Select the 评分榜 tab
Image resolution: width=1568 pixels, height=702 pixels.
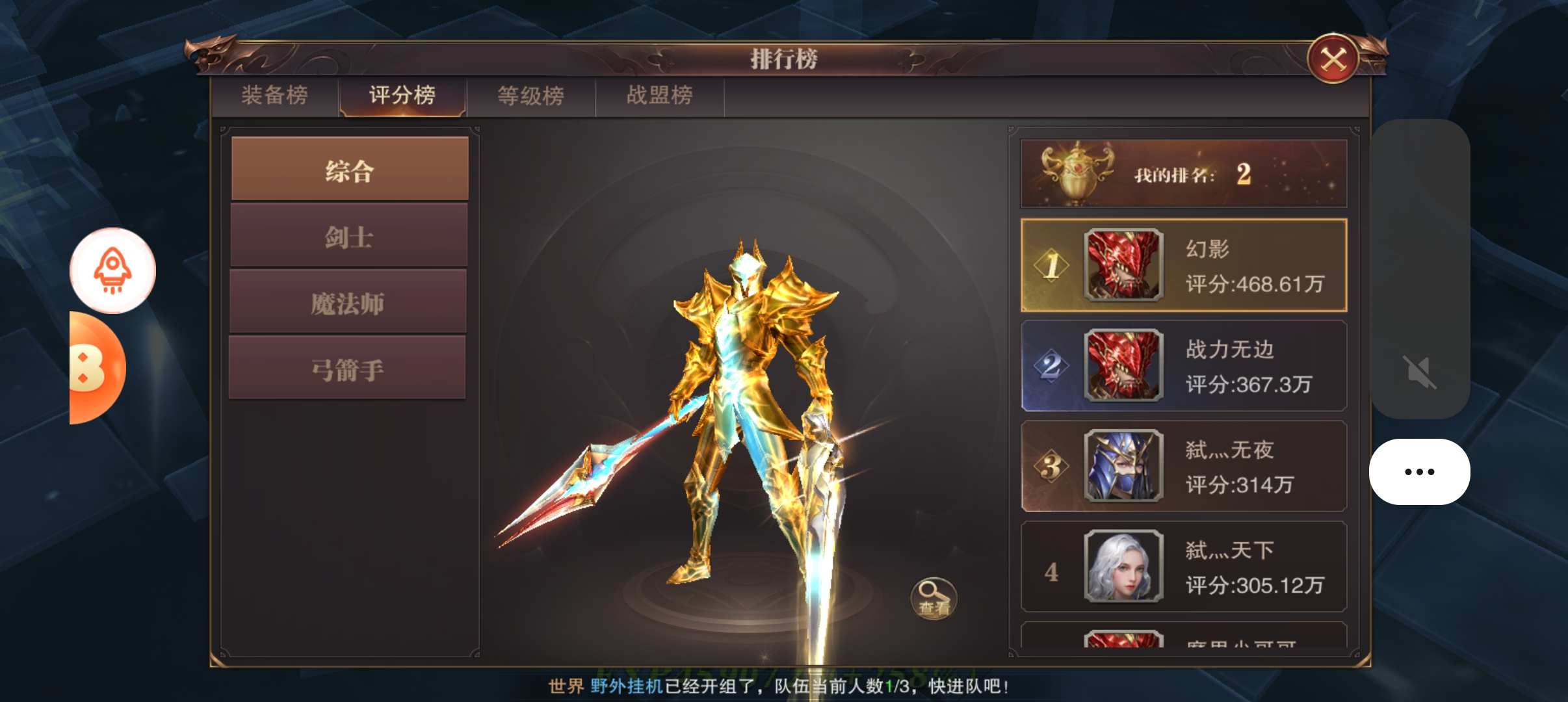[402, 96]
